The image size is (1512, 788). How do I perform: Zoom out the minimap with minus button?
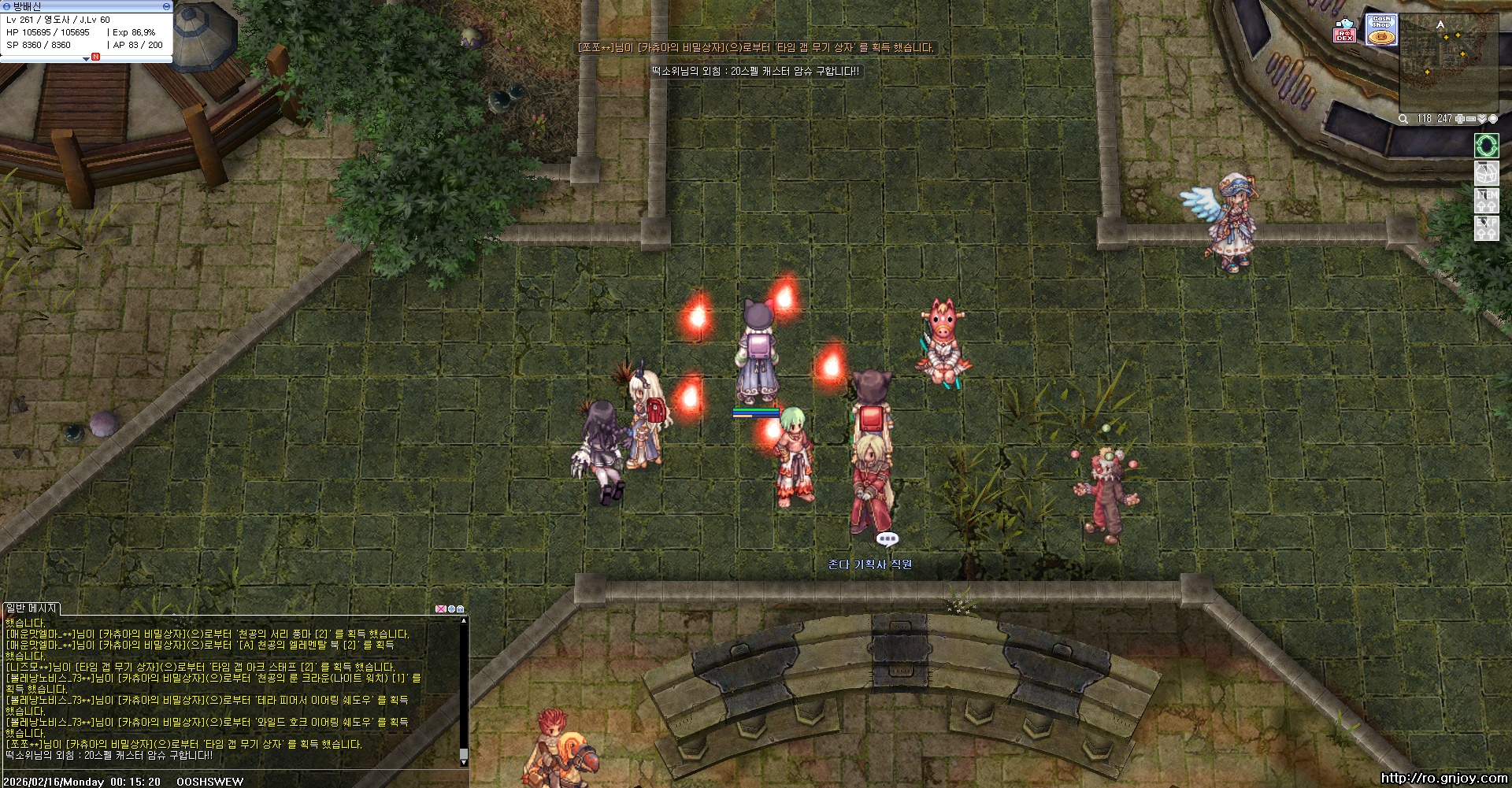point(1470,119)
